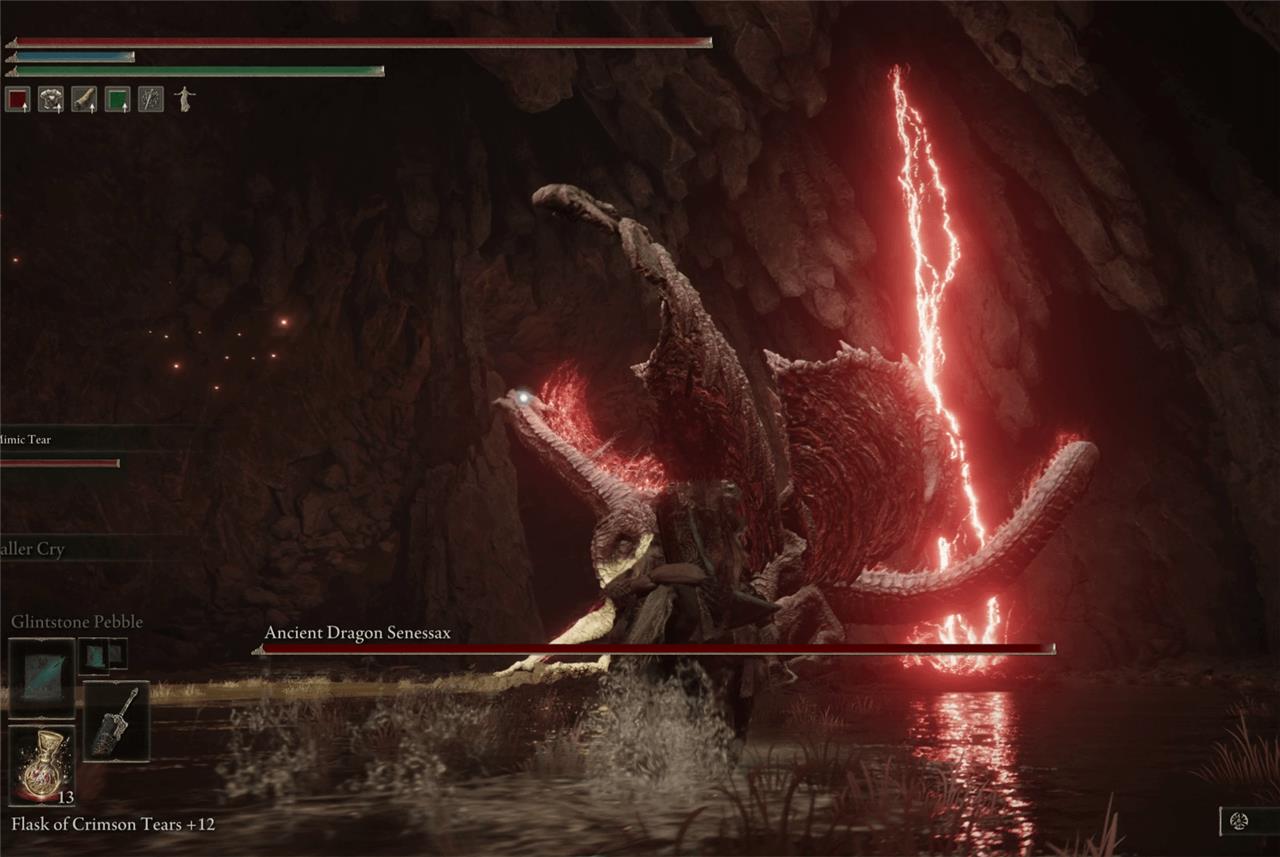Inspect the red square buff icon
The height and width of the screenshot is (857, 1280).
point(17,99)
